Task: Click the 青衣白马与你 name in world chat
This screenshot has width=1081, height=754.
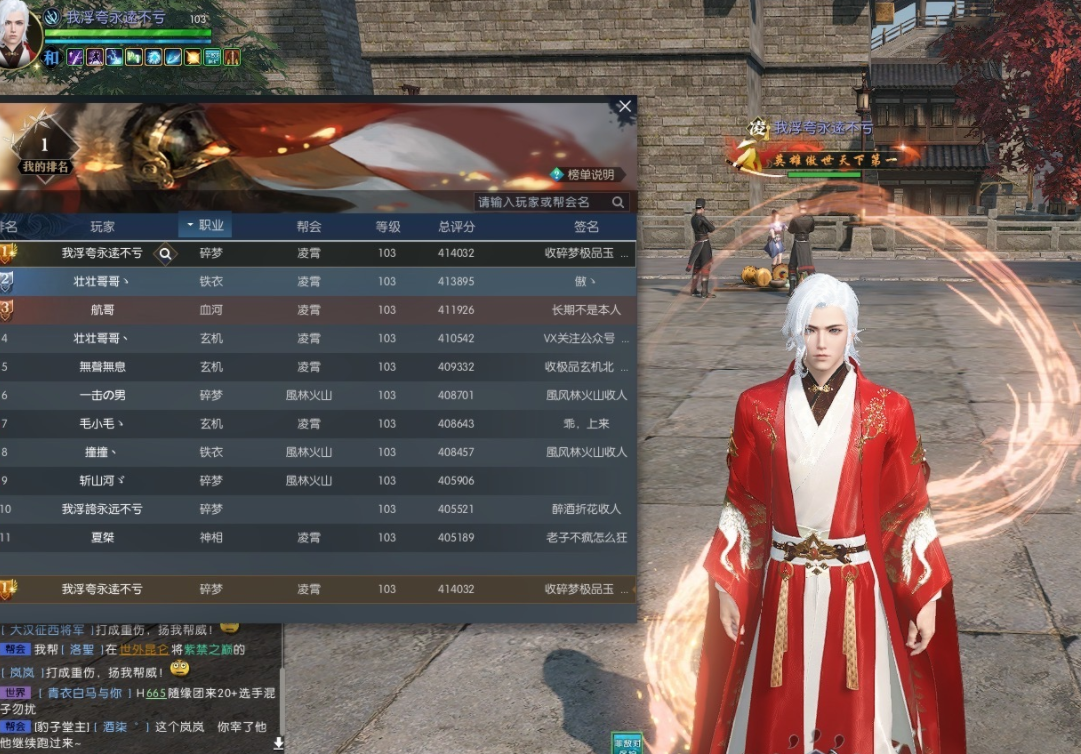Action: pos(84,692)
